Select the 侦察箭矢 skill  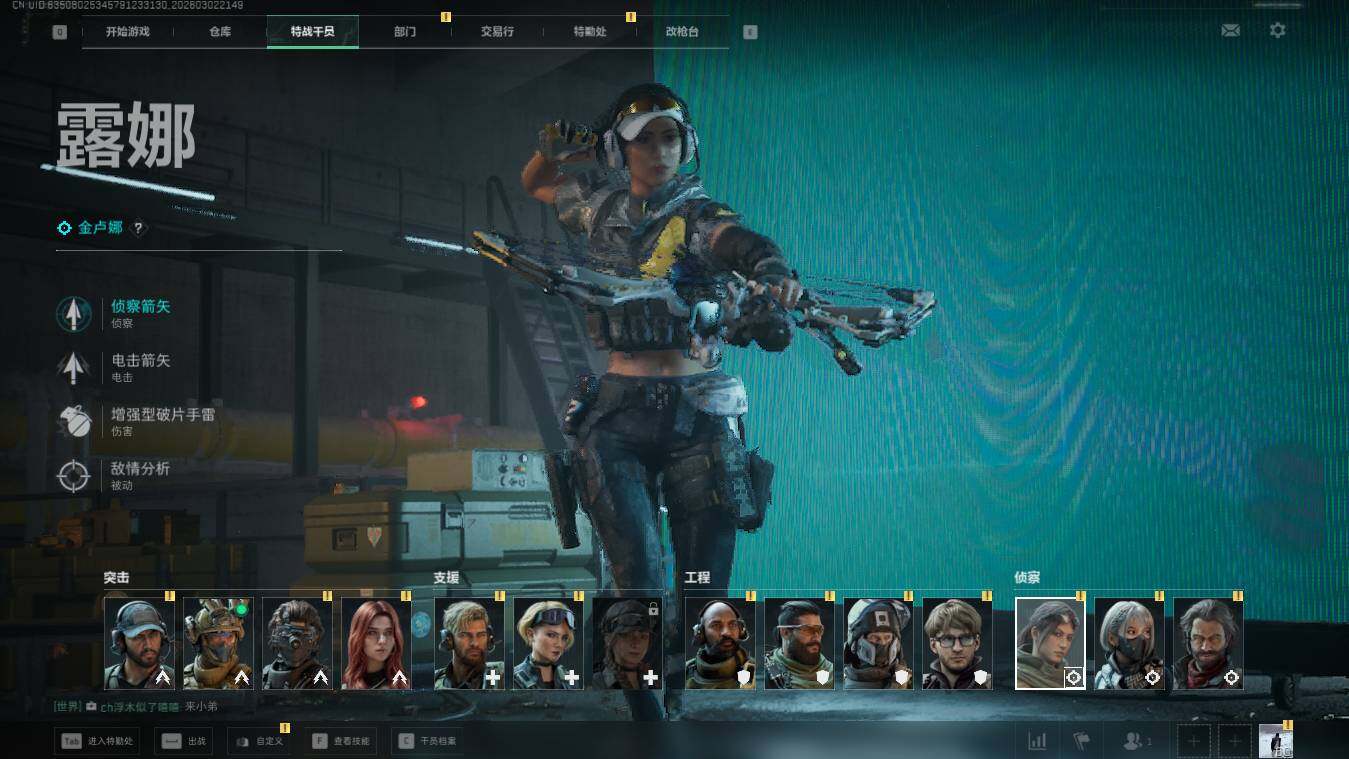(140, 313)
